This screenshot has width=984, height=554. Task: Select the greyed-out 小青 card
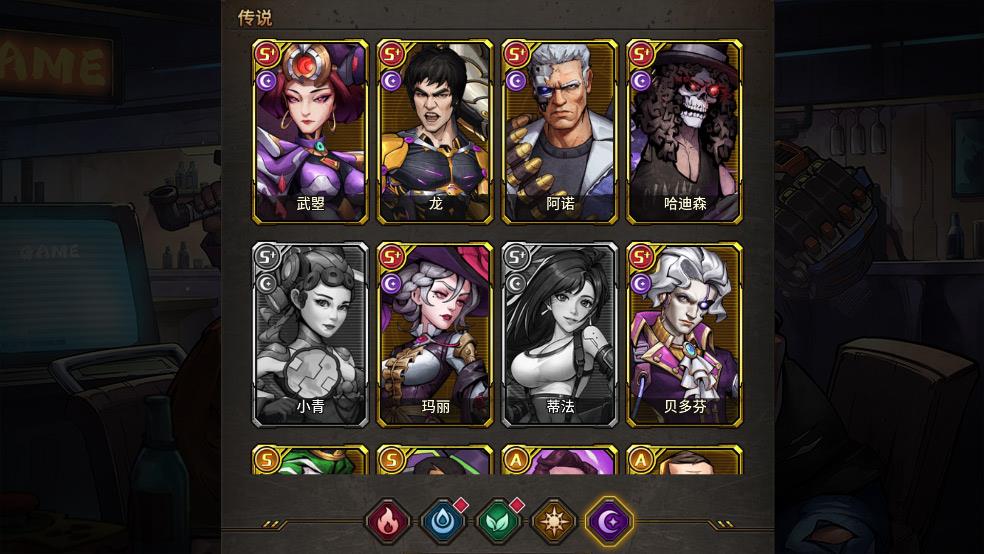[311, 334]
